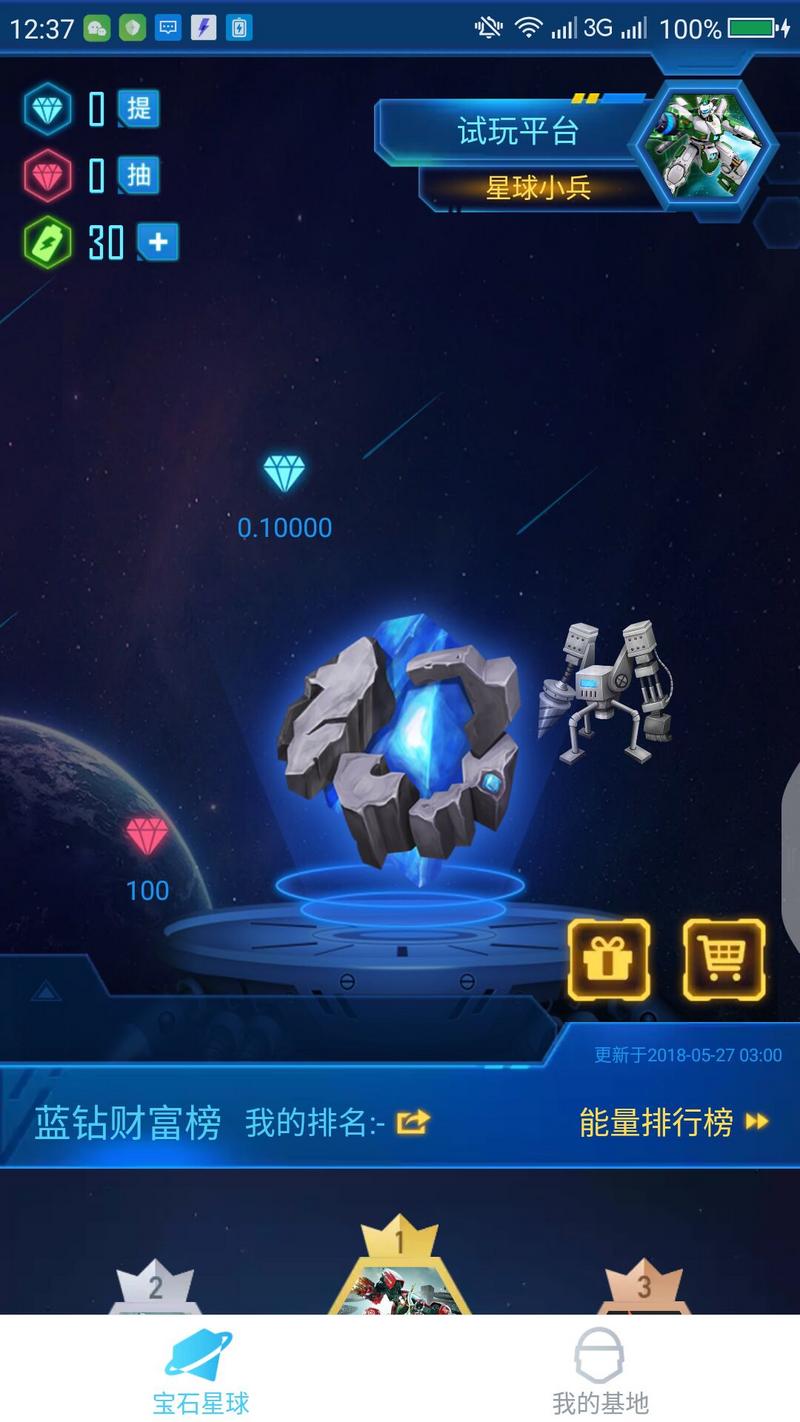Collect the floating red gem worth 100

click(x=147, y=836)
